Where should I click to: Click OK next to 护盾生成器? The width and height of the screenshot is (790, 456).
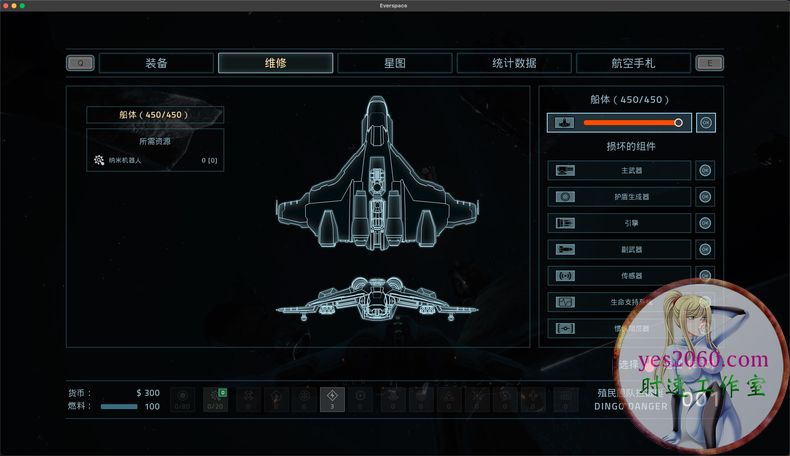706,197
